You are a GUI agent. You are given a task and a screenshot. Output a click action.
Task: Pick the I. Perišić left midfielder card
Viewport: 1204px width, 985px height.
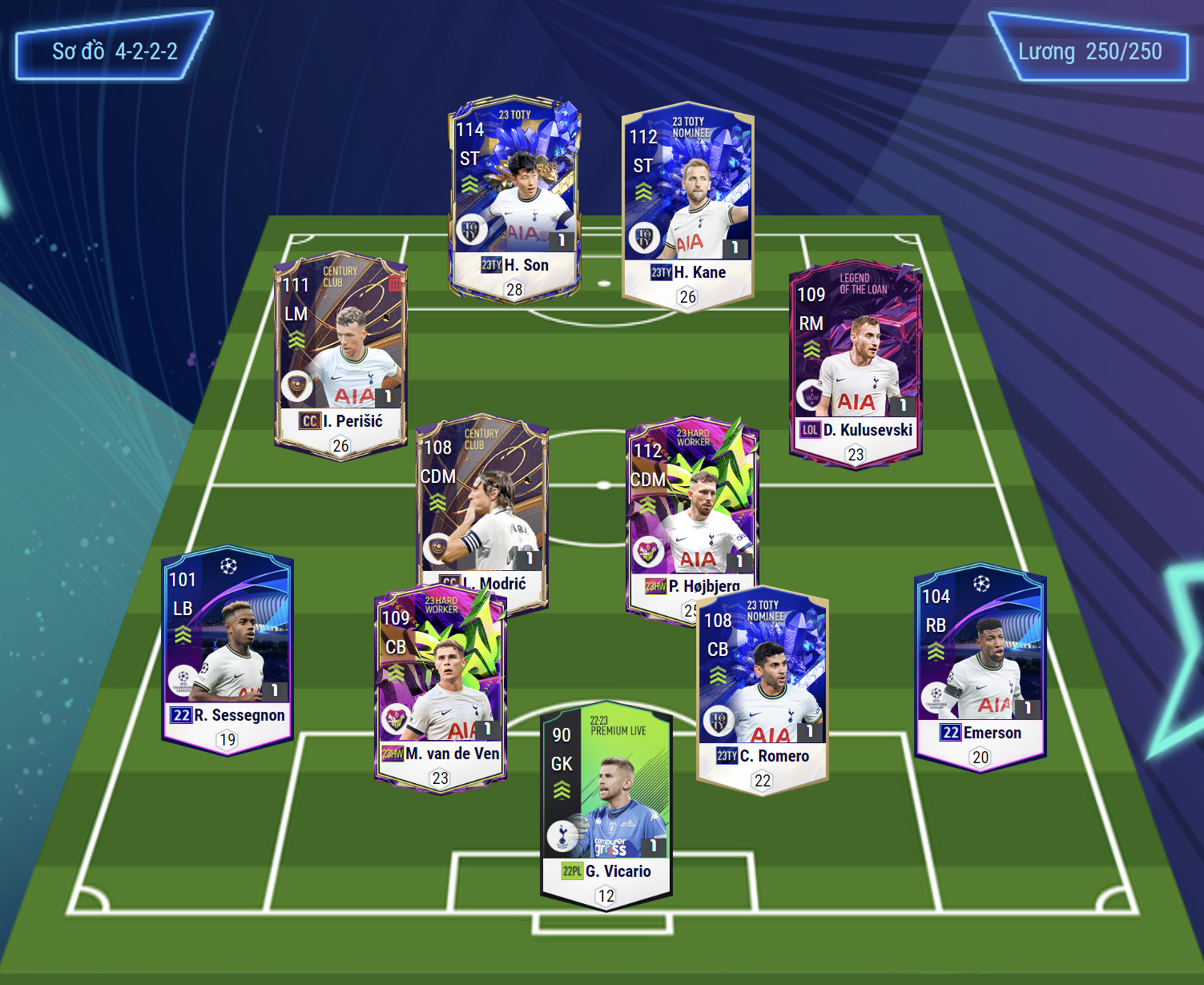tap(340, 356)
